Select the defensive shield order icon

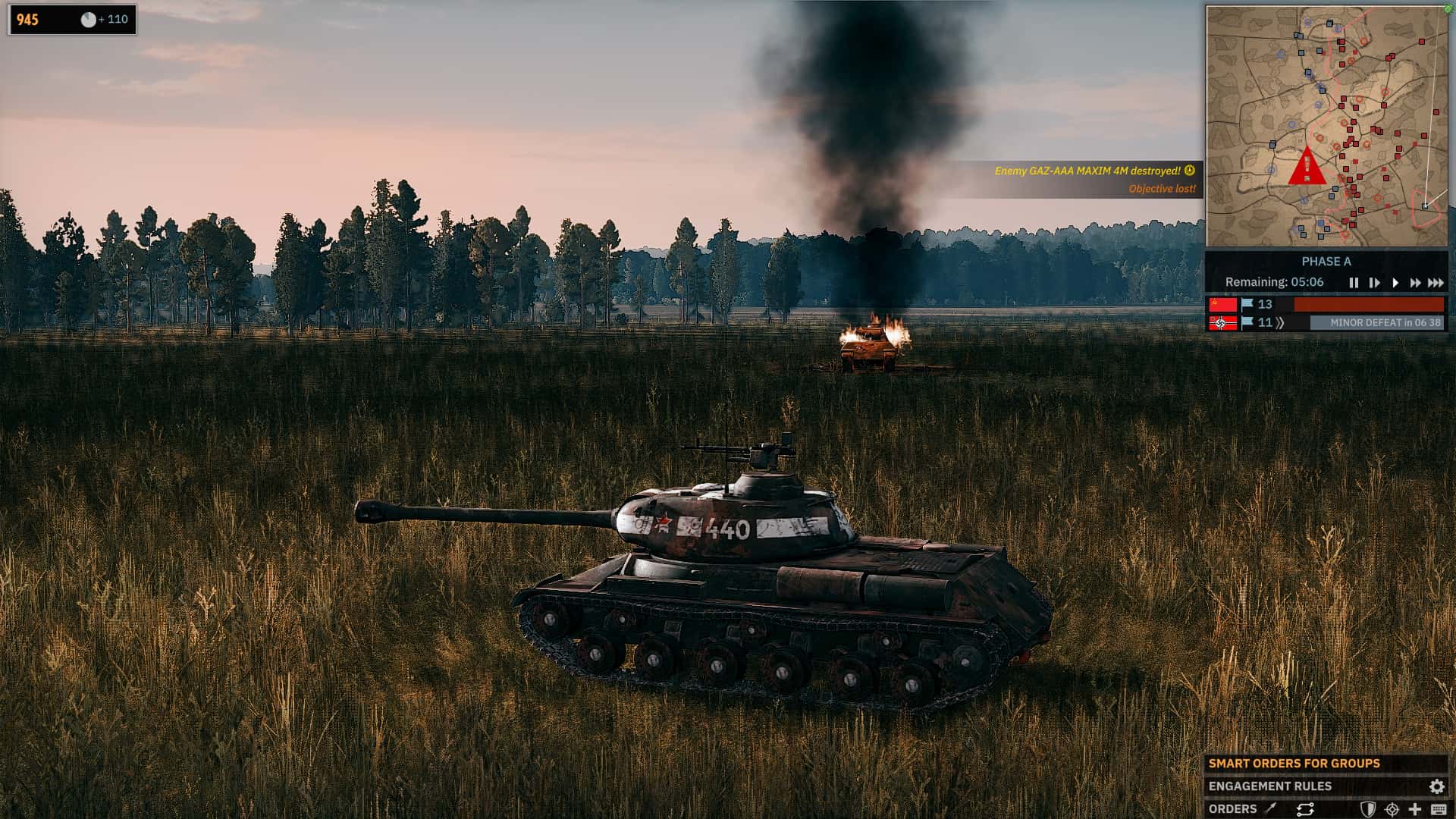[1369, 808]
